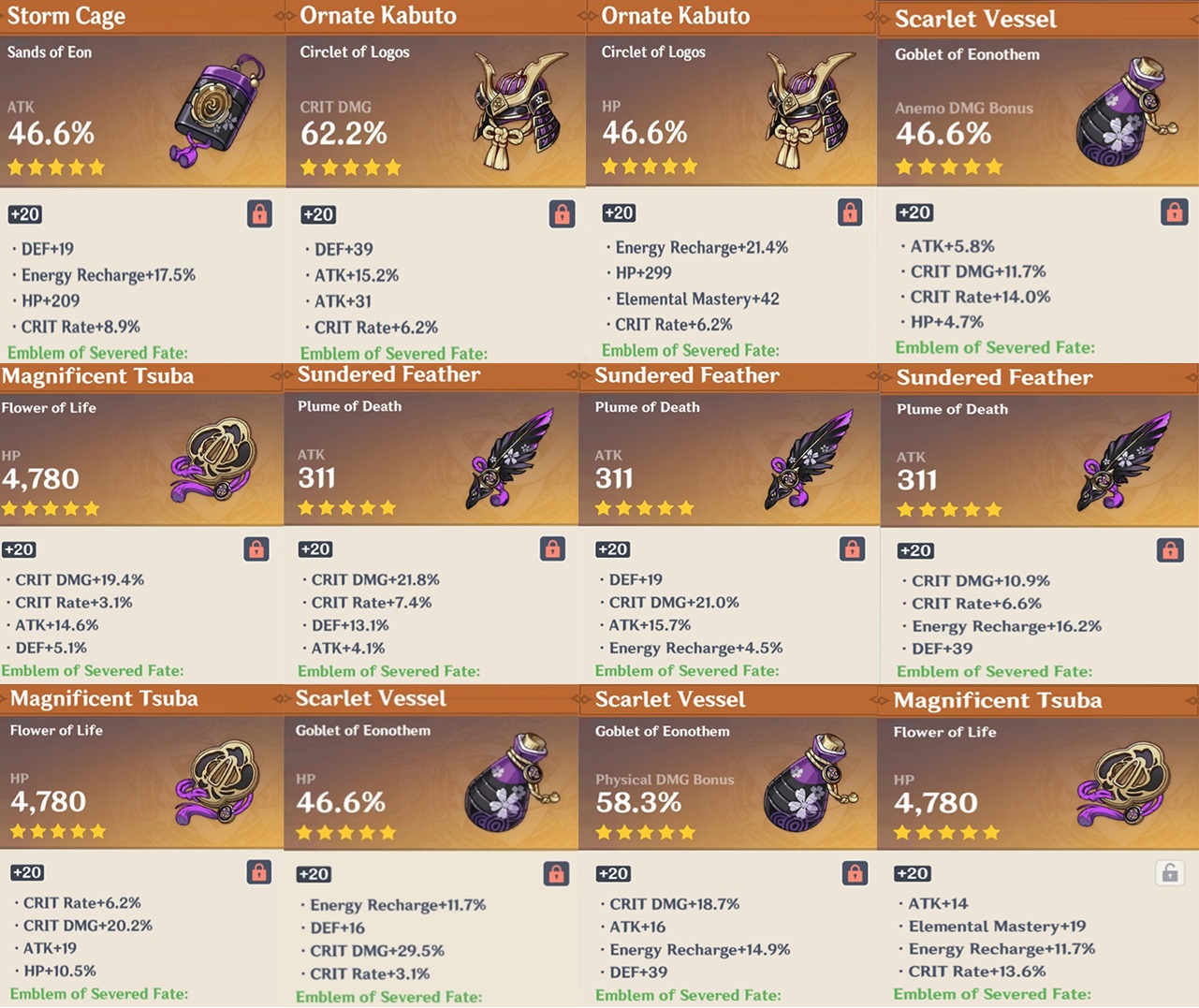This screenshot has width=1199, height=1008.
Task: Click the +20 level badge on Storm Cage
Action: tap(25, 214)
